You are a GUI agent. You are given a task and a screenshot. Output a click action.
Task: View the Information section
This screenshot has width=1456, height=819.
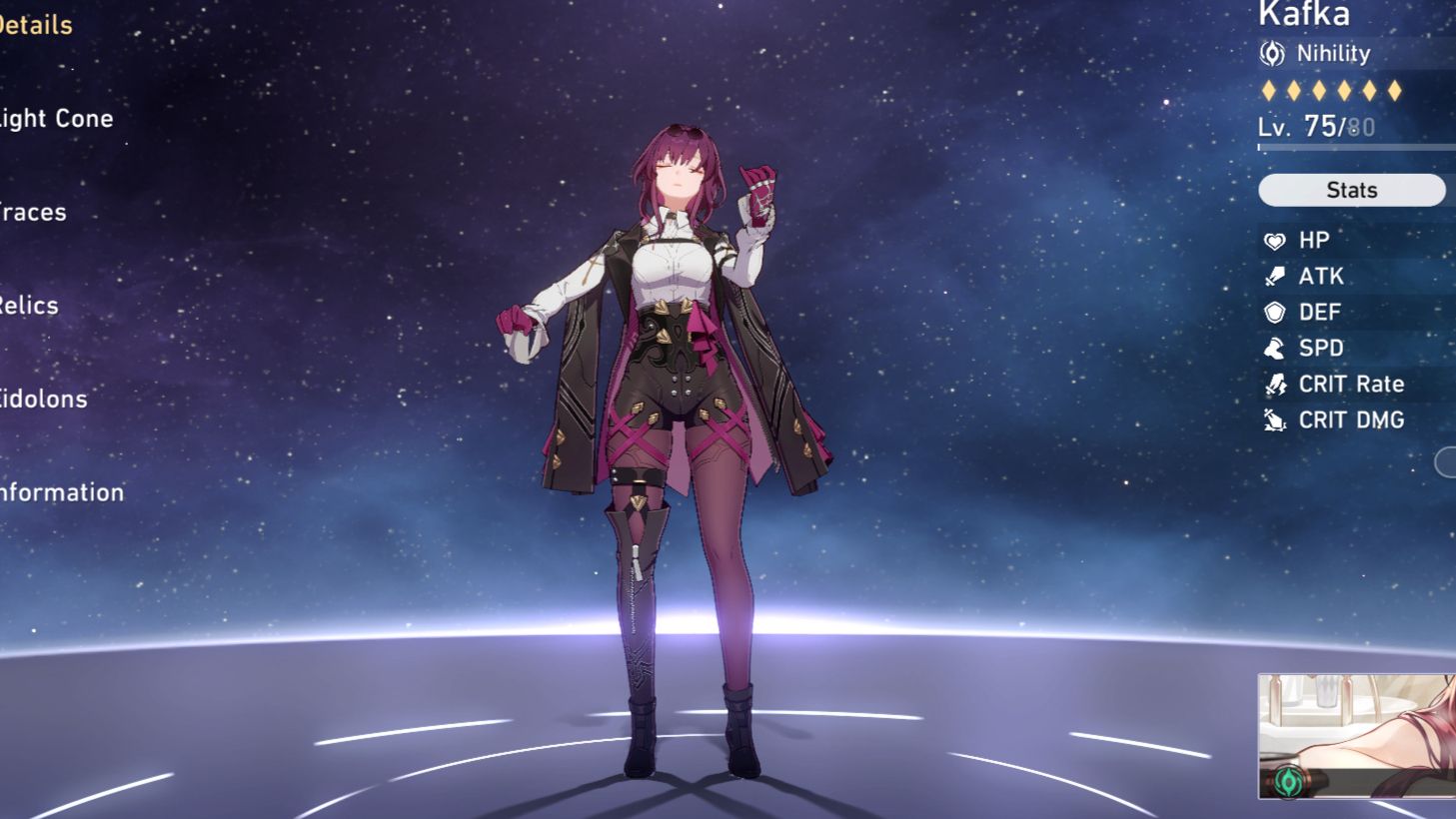(x=61, y=491)
